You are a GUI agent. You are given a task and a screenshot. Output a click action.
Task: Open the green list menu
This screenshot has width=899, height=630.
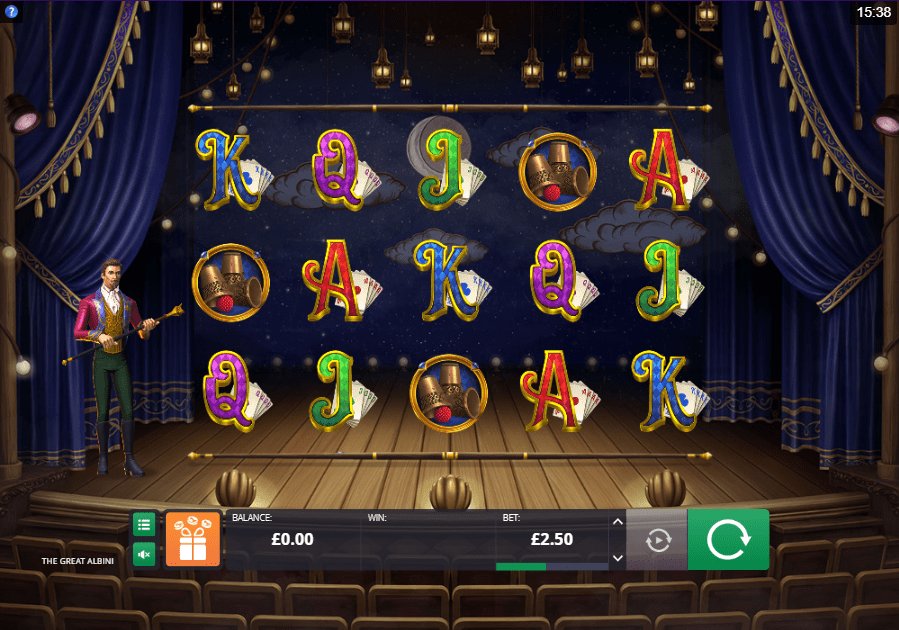coord(144,524)
